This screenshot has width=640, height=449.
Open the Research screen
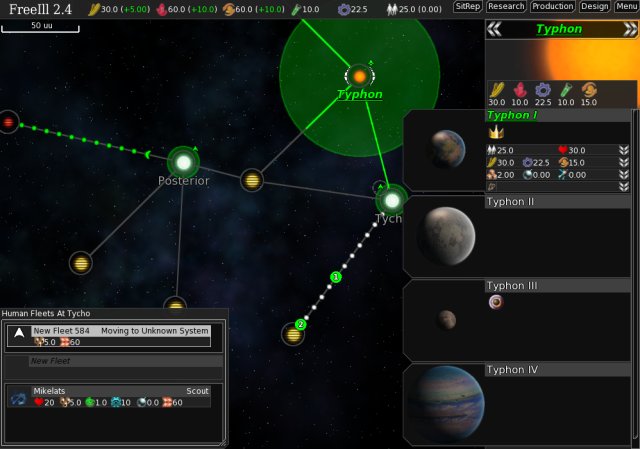click(x=505, y=7)
